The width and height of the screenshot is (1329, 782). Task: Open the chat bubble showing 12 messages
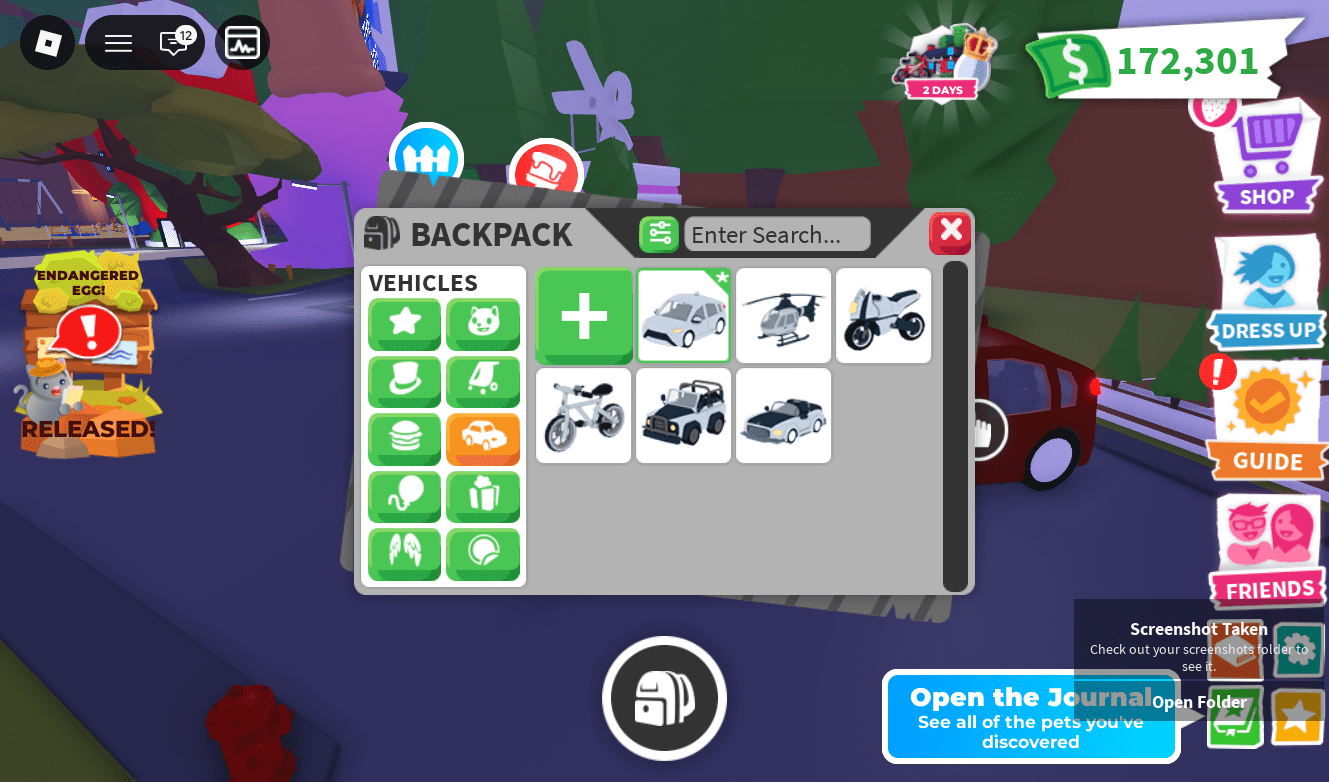tap(173, 42)
